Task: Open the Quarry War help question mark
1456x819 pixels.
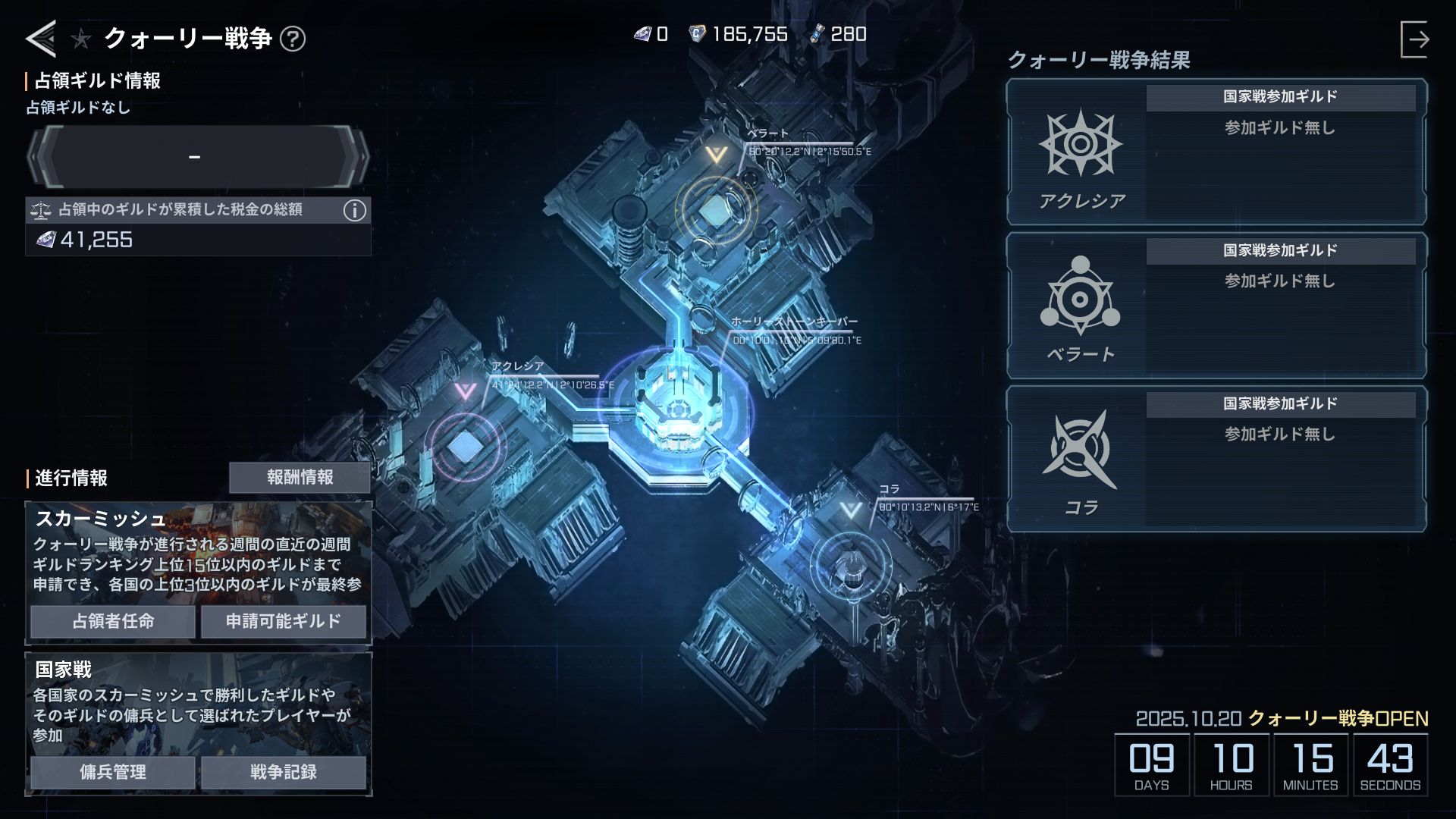Action: click(x=293, y=39)
